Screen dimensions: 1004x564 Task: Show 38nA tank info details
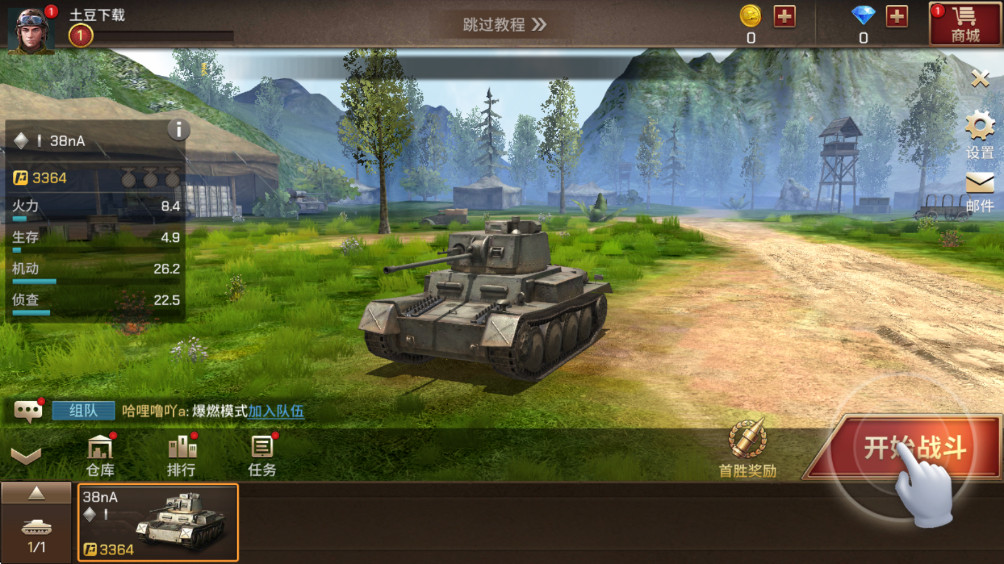pos(178,129)
